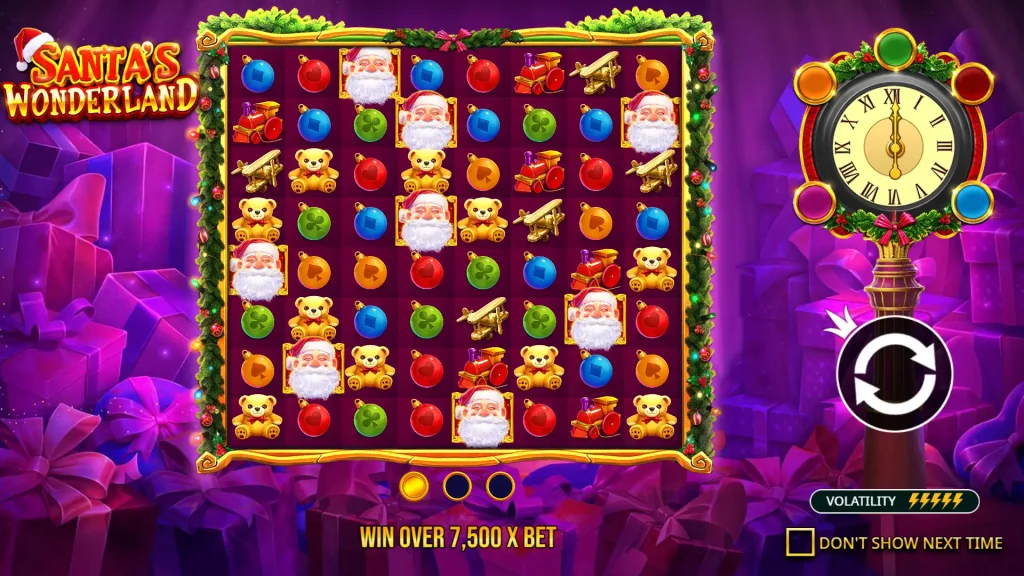
Task: Select the gold highlighted page indicator dot
Action: (414, 487)
